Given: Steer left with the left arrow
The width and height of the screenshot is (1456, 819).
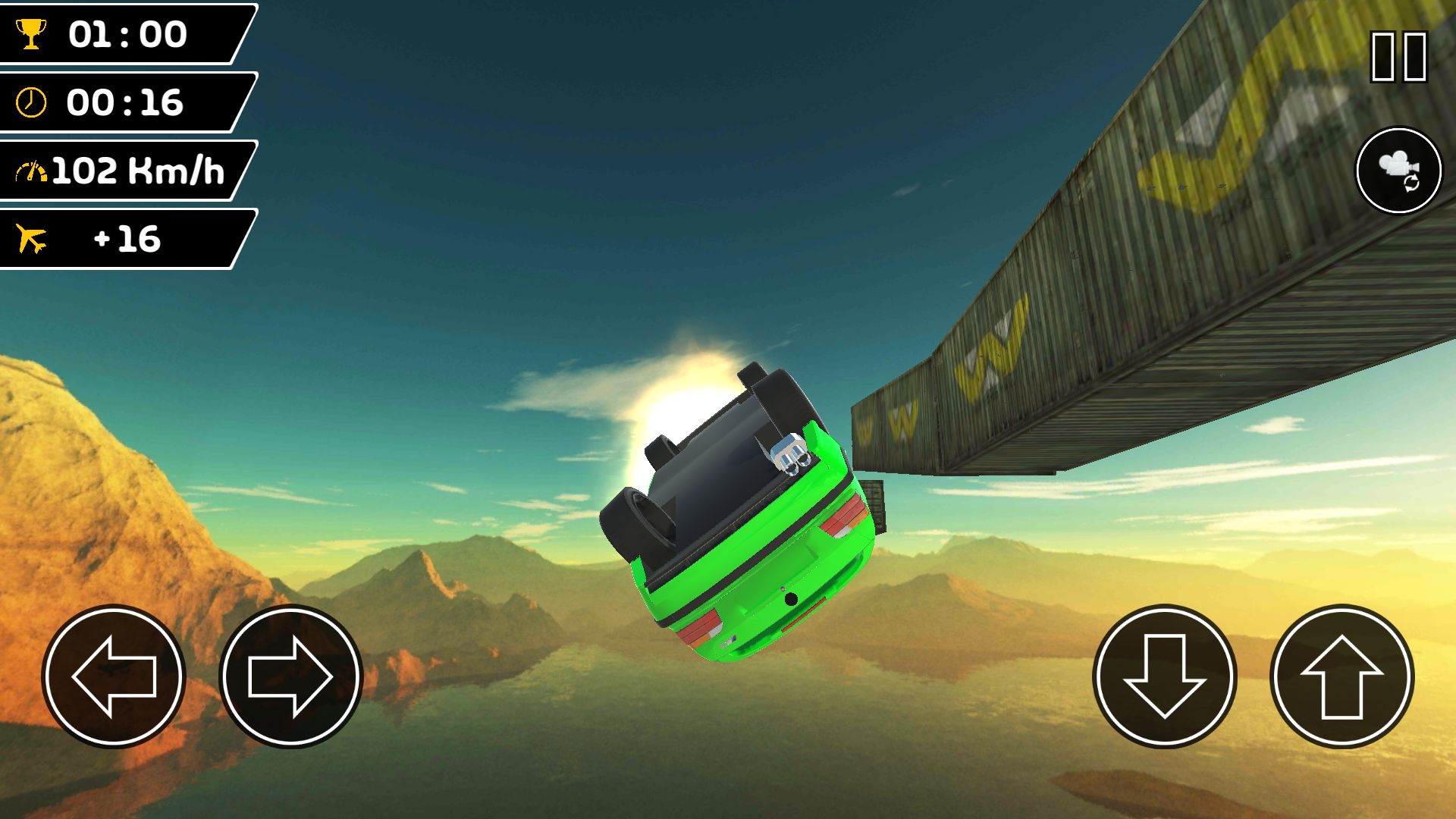Looking at the screenshot, I should click(114, 676).
